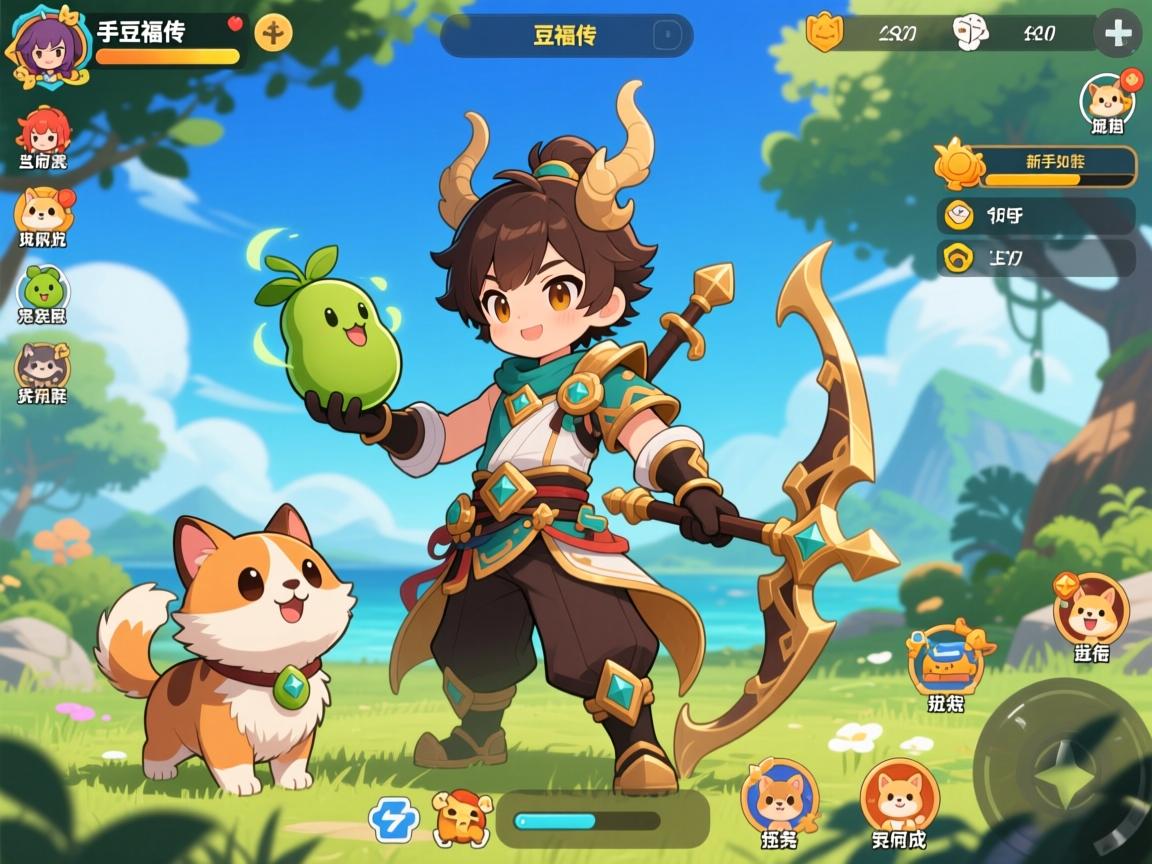Click the gold crown currency icon
This screenshot has width=1152, height=864.
[826, 34]
